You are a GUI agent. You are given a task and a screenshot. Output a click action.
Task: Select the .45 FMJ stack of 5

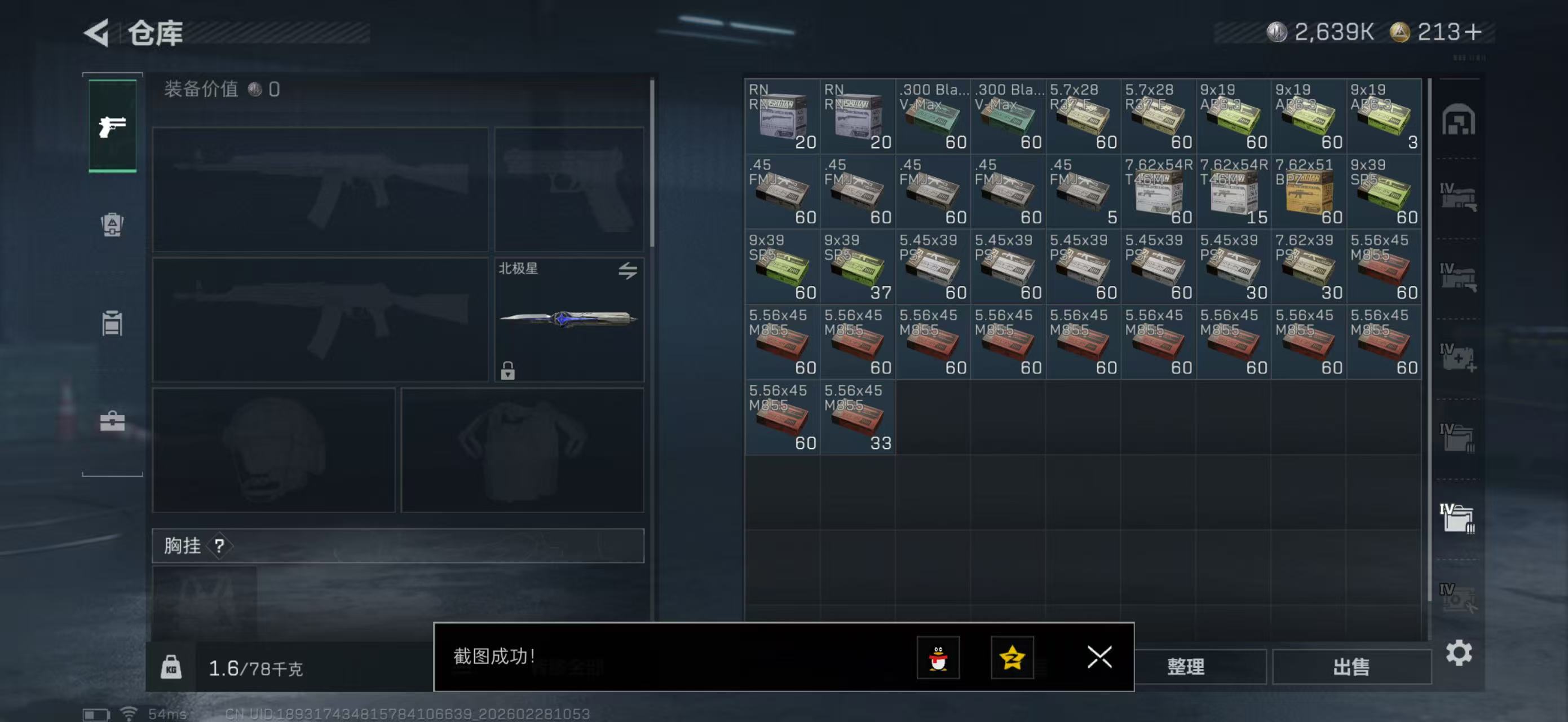pyautogui.click(x=1083, y=192)
